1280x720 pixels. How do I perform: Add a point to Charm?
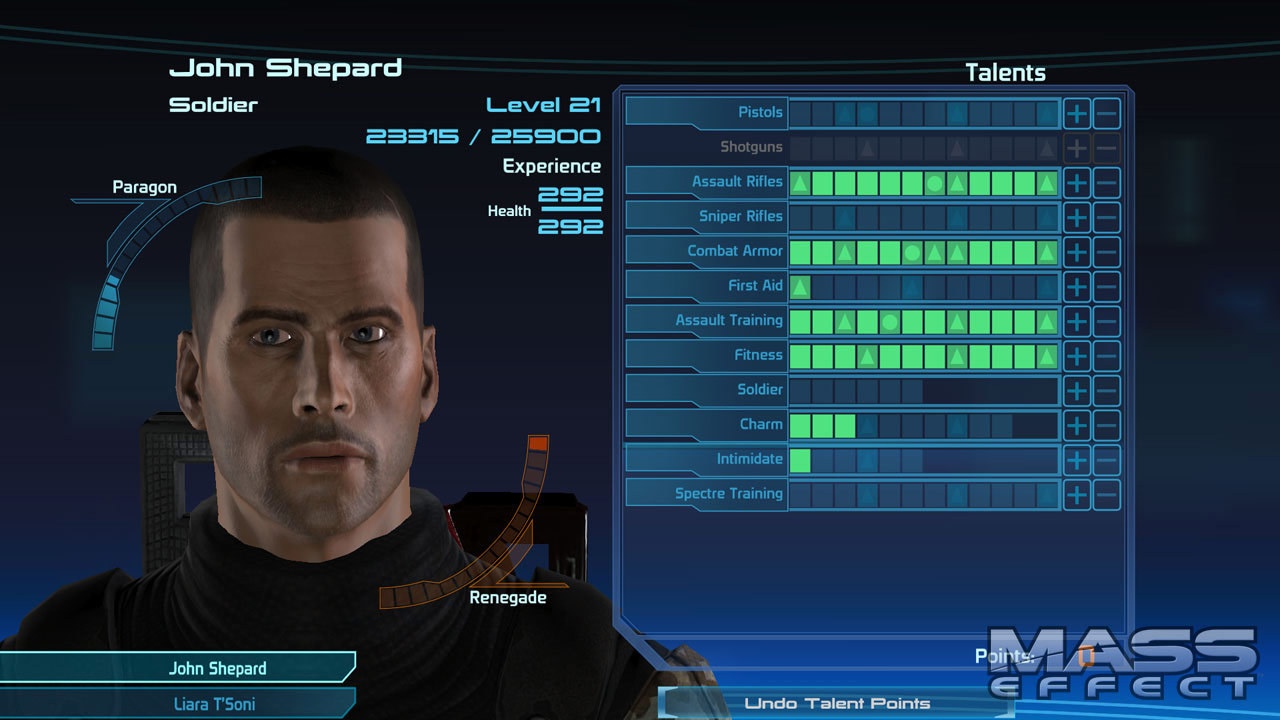coord(1078,424)
